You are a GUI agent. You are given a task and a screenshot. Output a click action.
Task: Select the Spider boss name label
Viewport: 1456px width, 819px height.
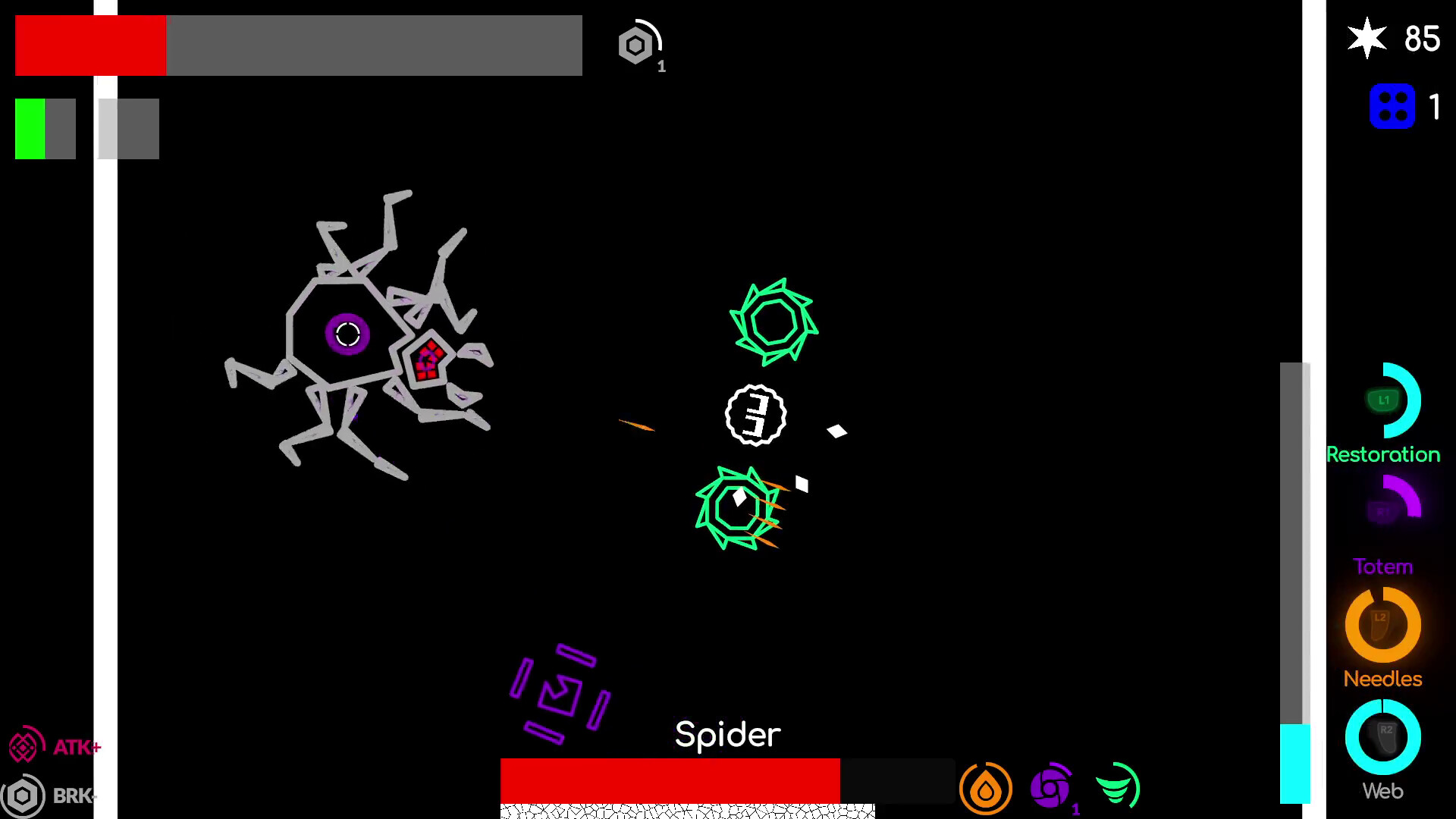(727, 733)
